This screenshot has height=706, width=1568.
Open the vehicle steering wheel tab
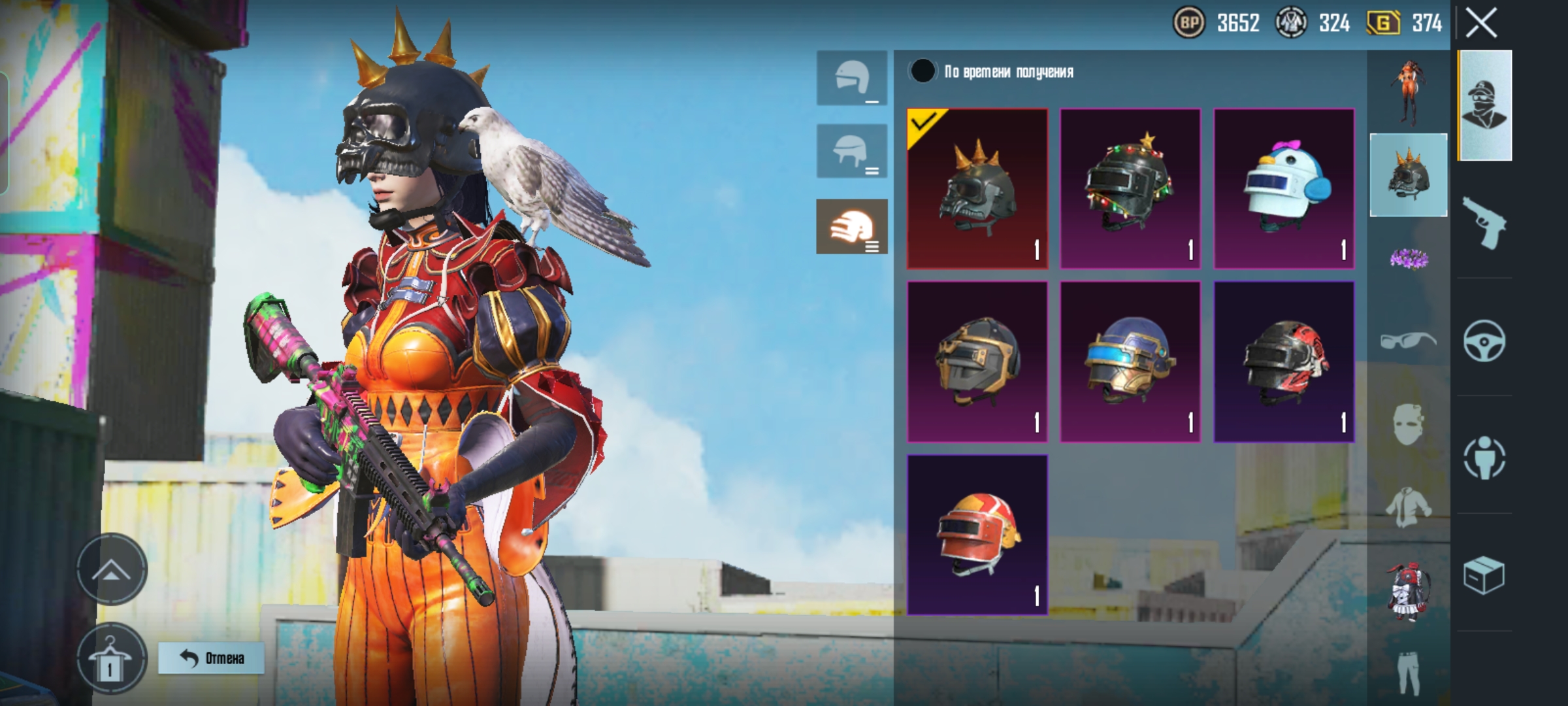pos(1484,341)
